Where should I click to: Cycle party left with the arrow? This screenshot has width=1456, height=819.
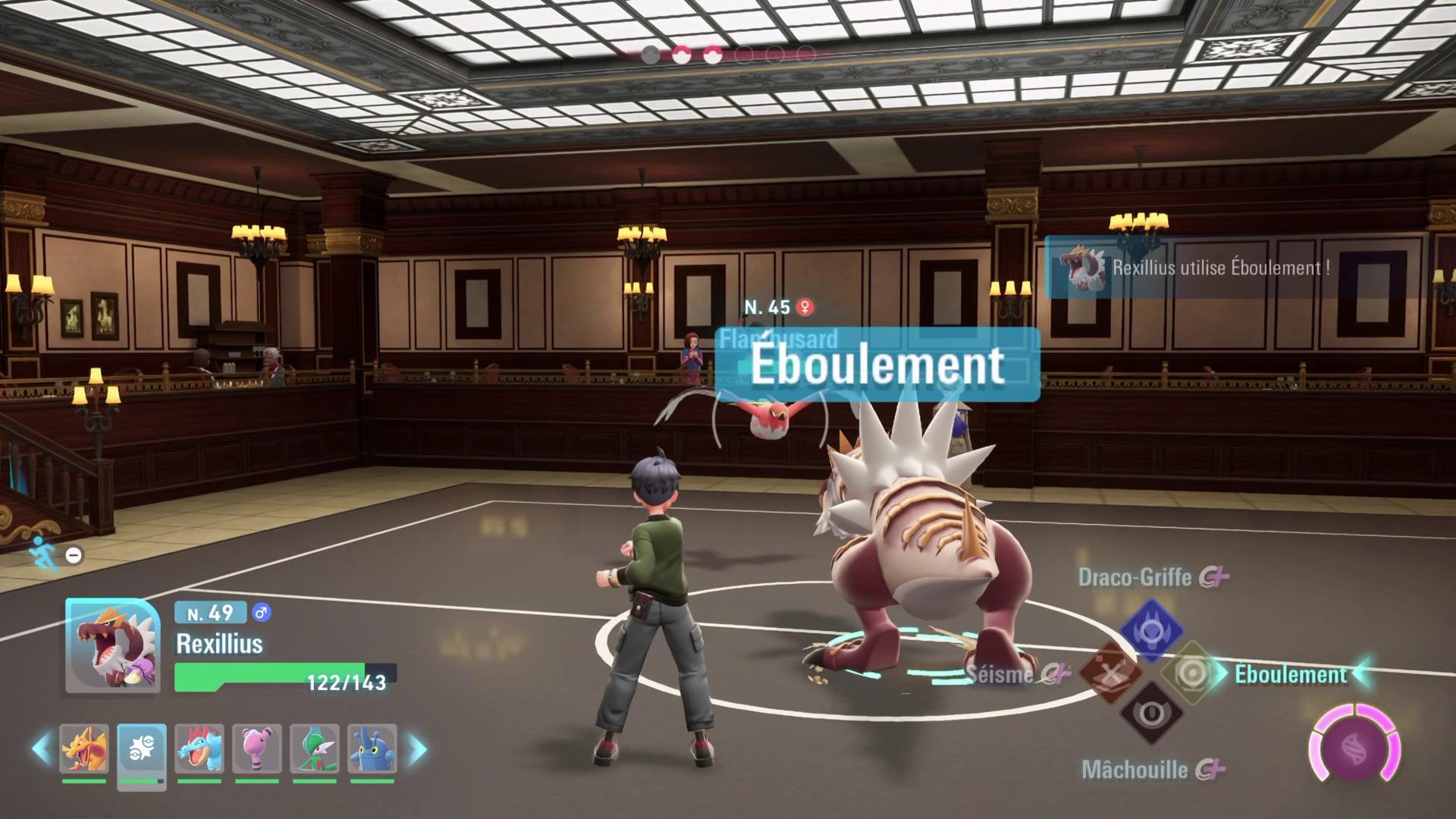[41, 749]
